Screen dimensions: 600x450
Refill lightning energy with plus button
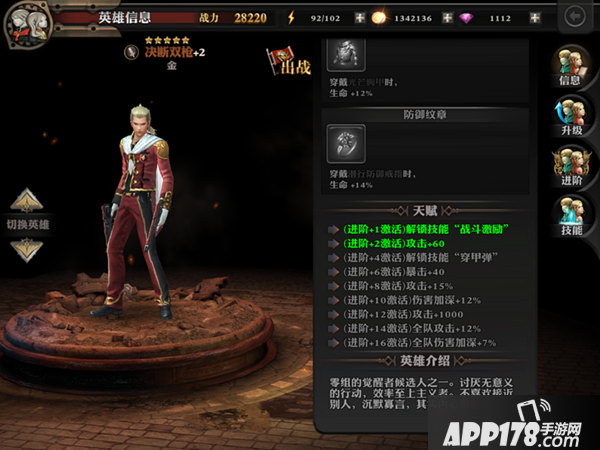pyautogui.click(x=360, y=18)
